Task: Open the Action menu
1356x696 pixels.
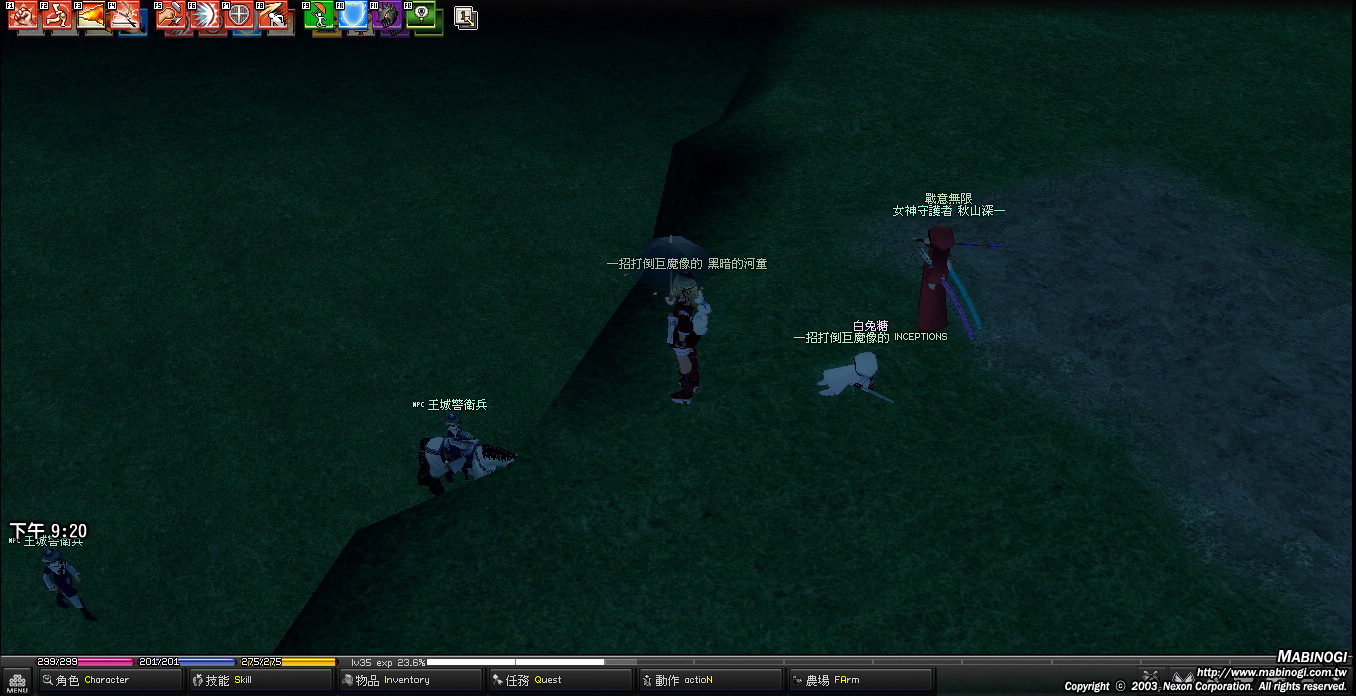Action: tap(709, 680)
